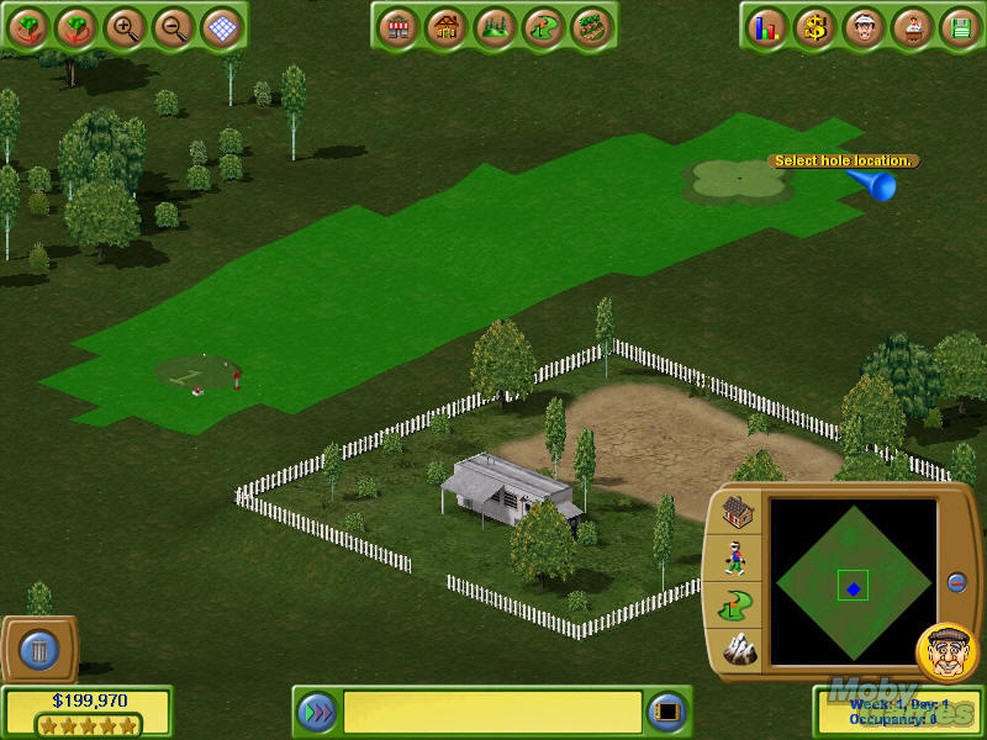987x740 pixels.
Task: Show buildings using the minimap house tab
Action: pos(737,513)
